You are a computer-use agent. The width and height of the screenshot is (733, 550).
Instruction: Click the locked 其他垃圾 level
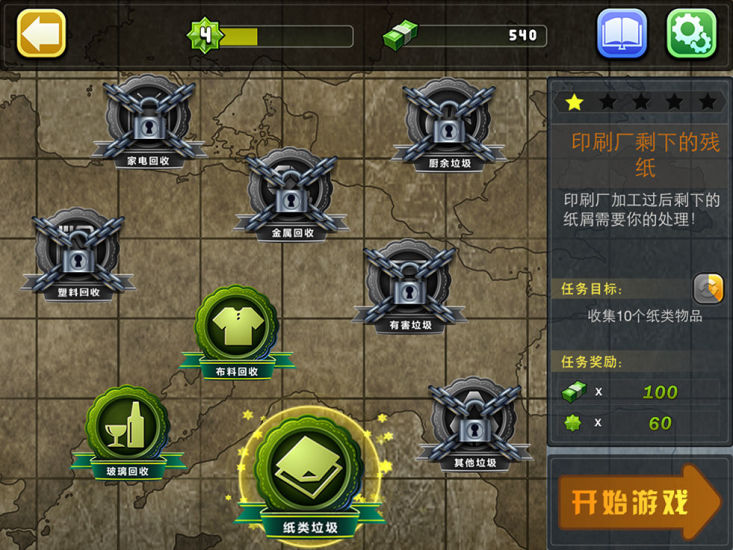point(473,423)
